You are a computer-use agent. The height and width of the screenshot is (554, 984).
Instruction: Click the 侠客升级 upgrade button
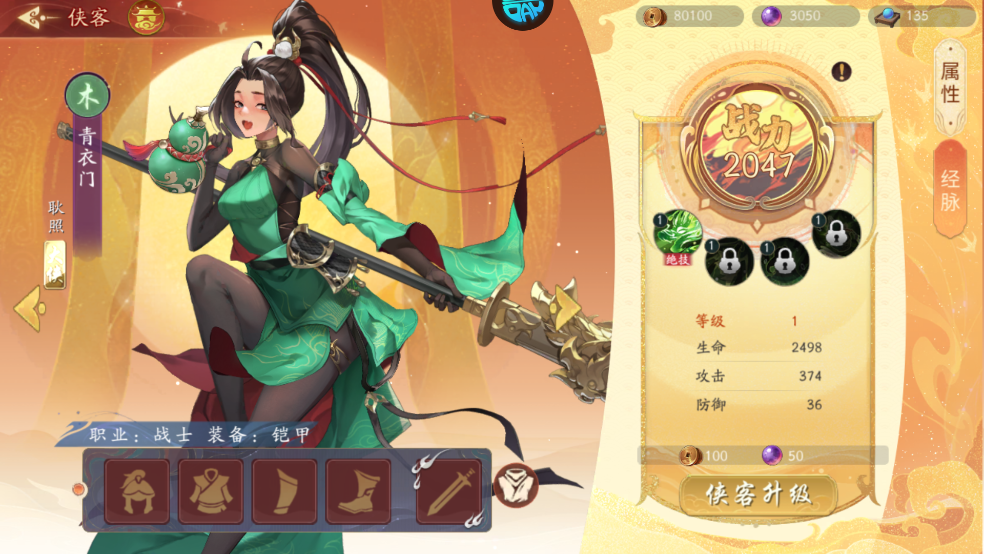tap(758, 494)
